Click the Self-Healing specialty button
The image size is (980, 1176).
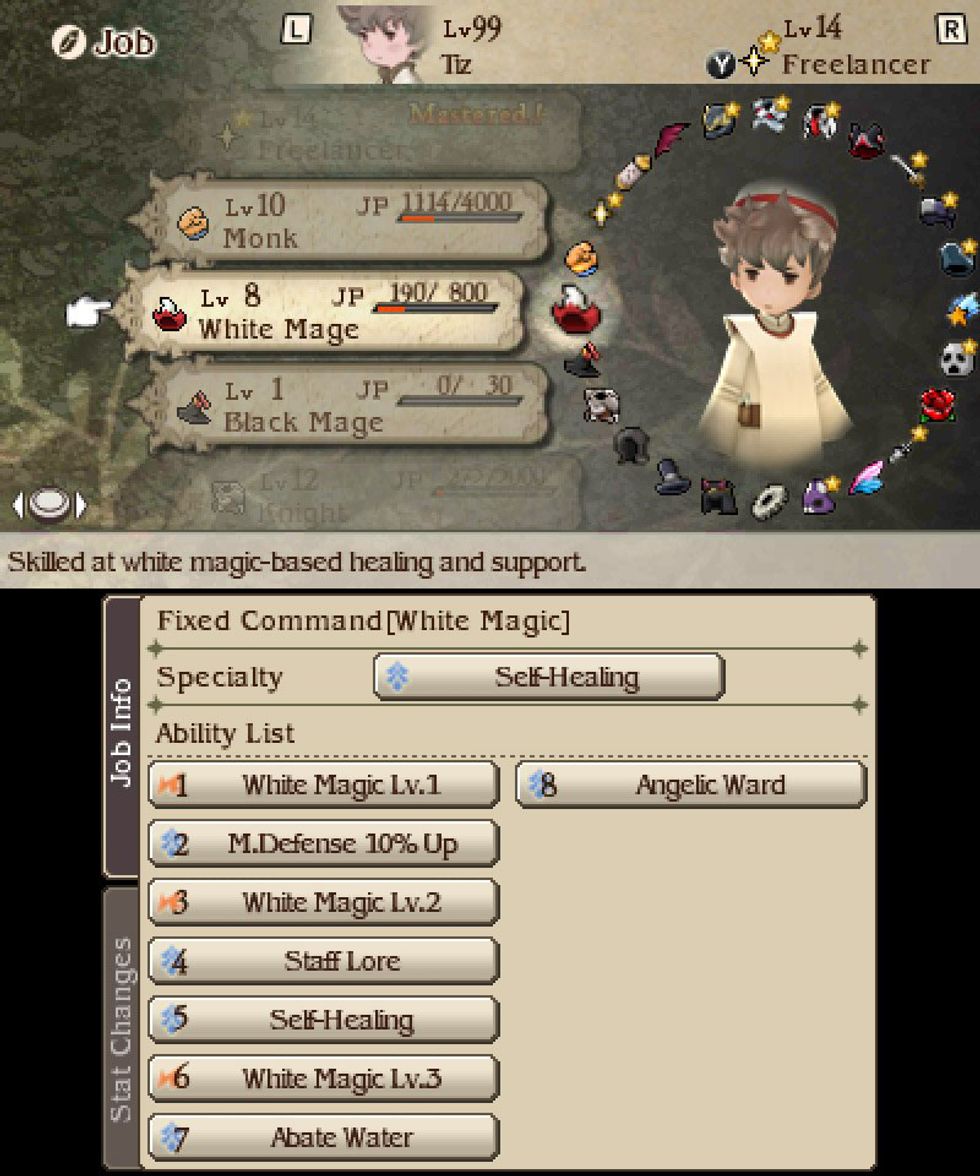click(x=548, y=677)
